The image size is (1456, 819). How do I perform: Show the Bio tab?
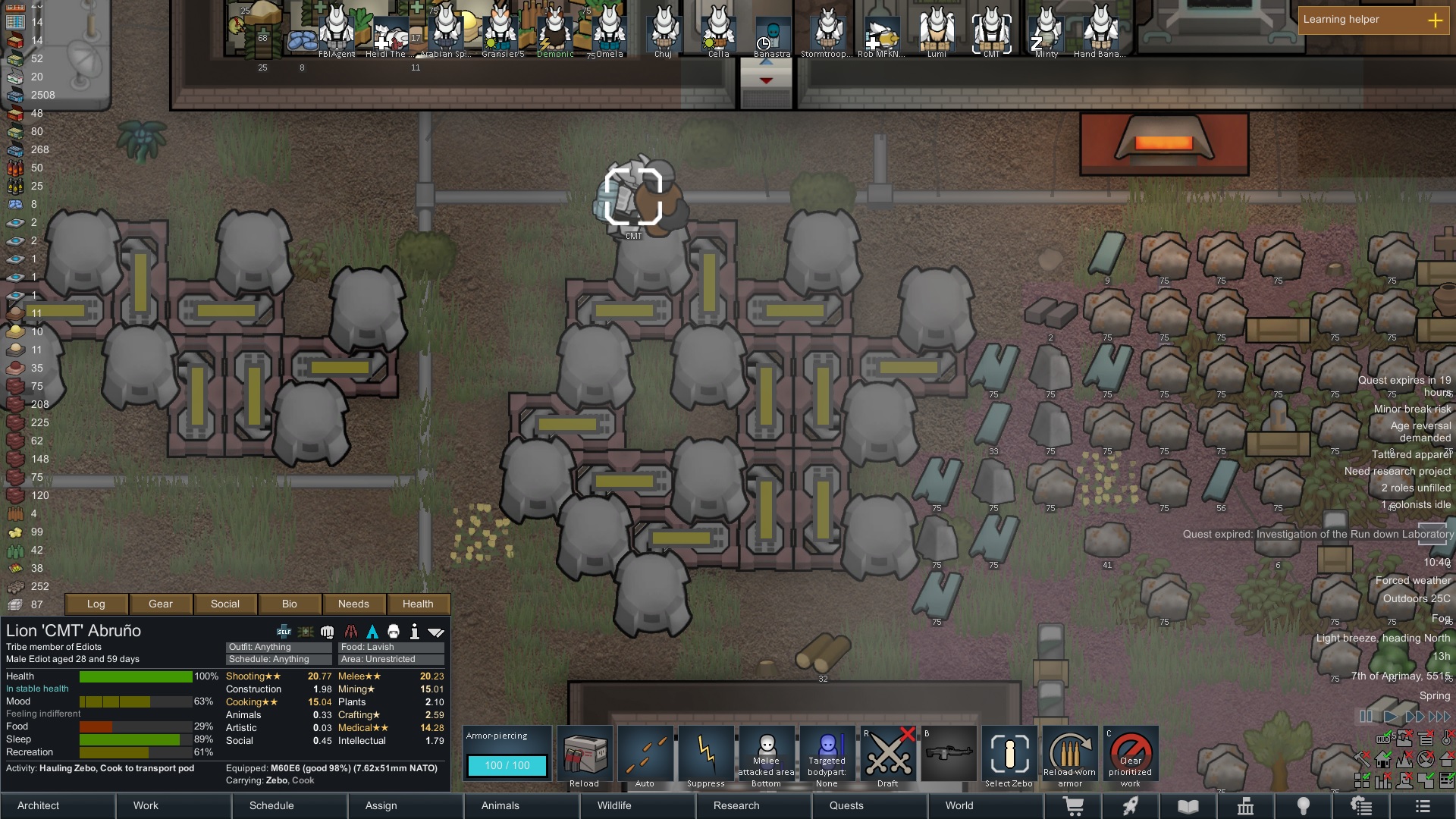click(290, 604)
